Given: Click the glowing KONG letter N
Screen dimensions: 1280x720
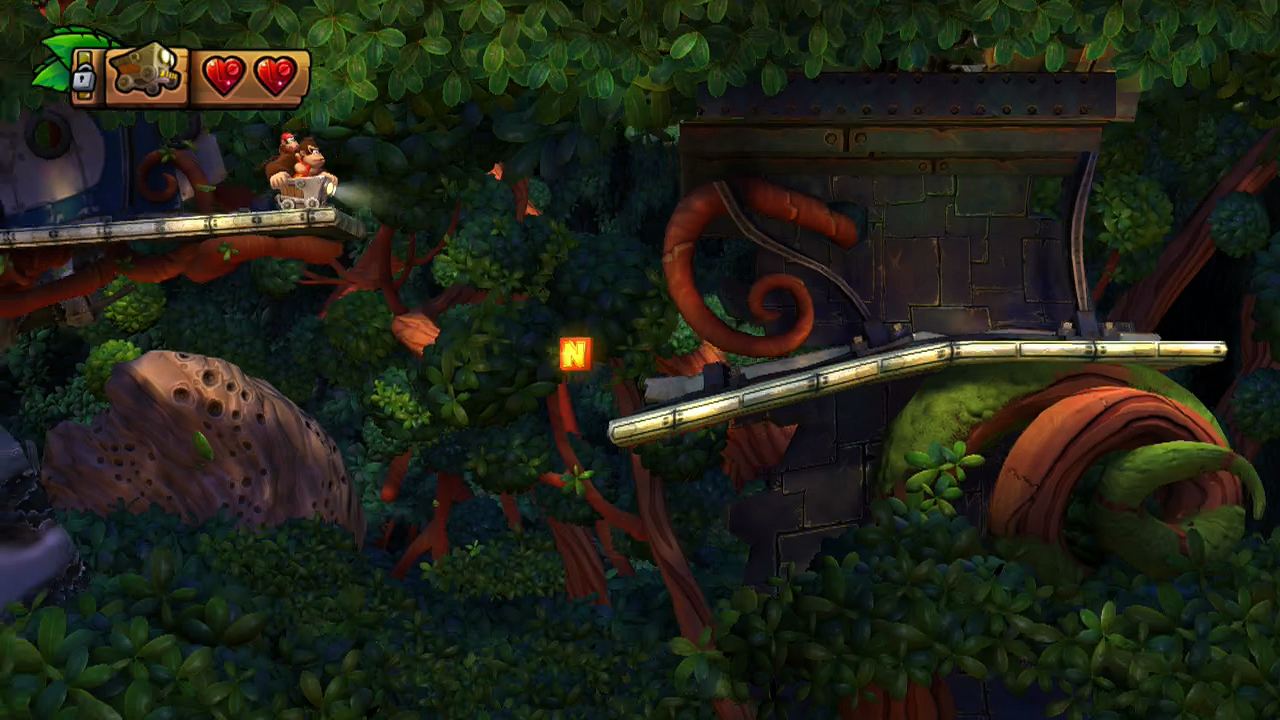Looking at the screenshot, I should [574, 354].
